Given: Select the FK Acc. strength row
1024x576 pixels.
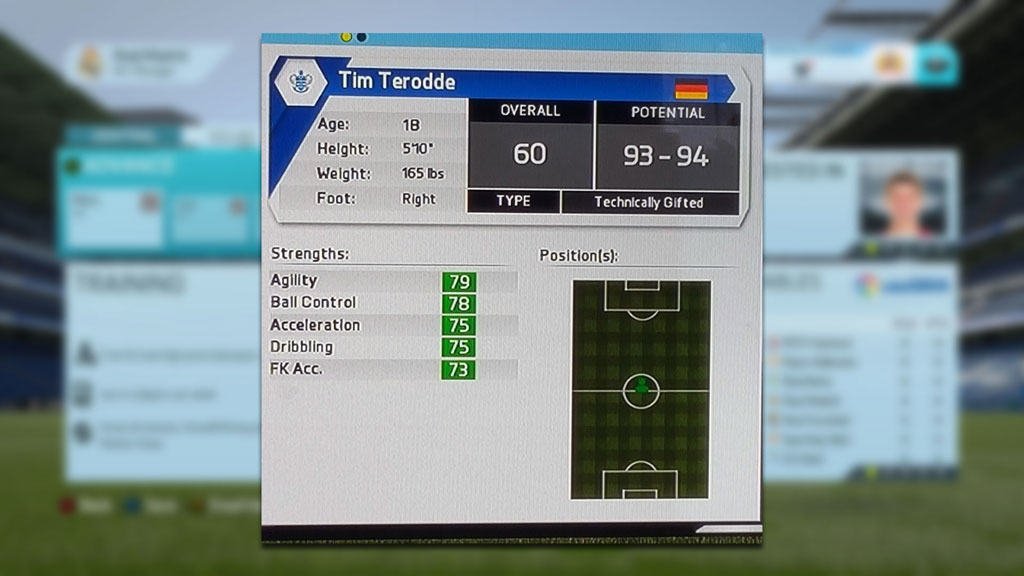Looking at the screenshot, I should tap(393, 369).
